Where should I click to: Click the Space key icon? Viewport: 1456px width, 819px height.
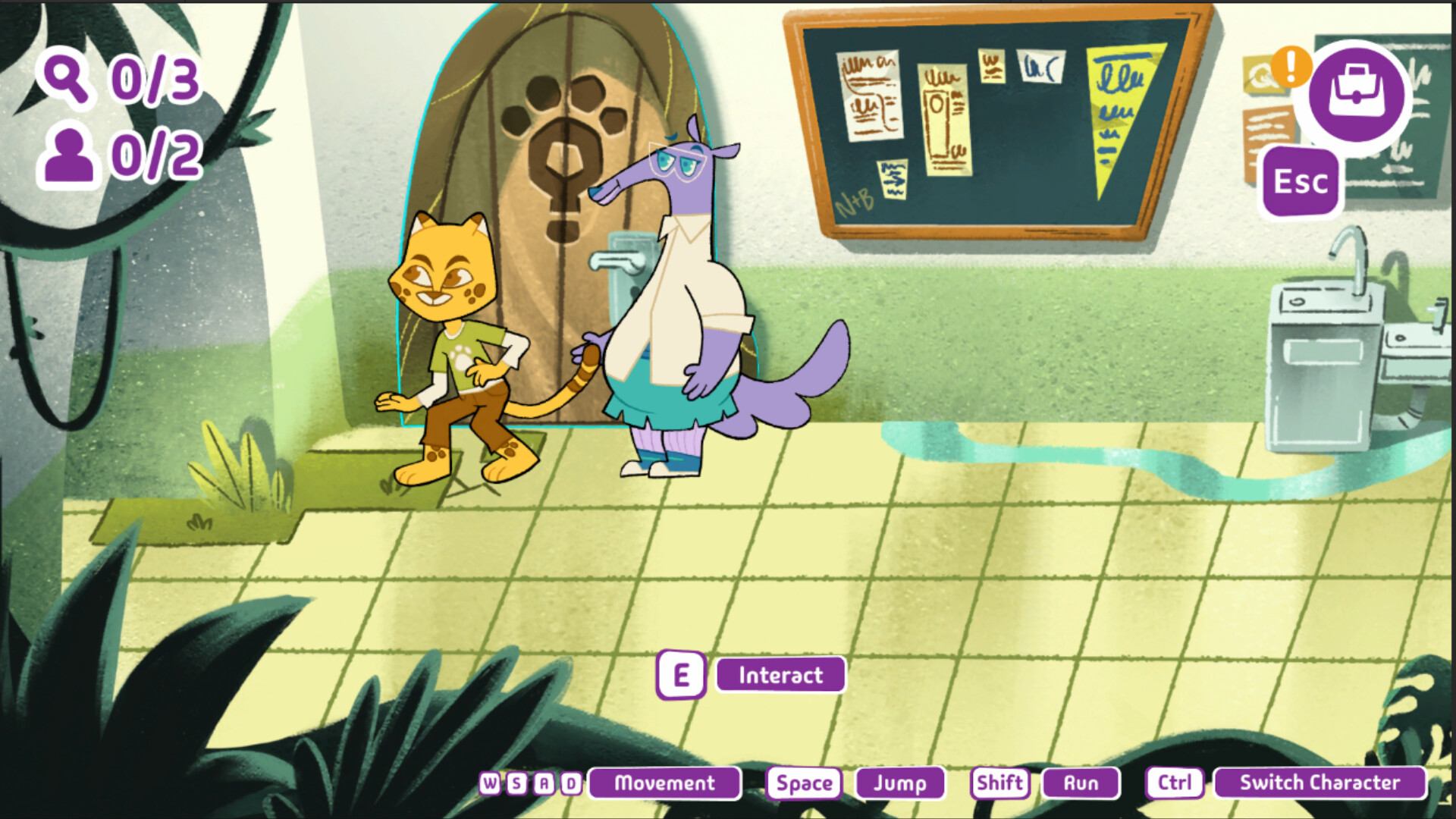coord(805,783)
